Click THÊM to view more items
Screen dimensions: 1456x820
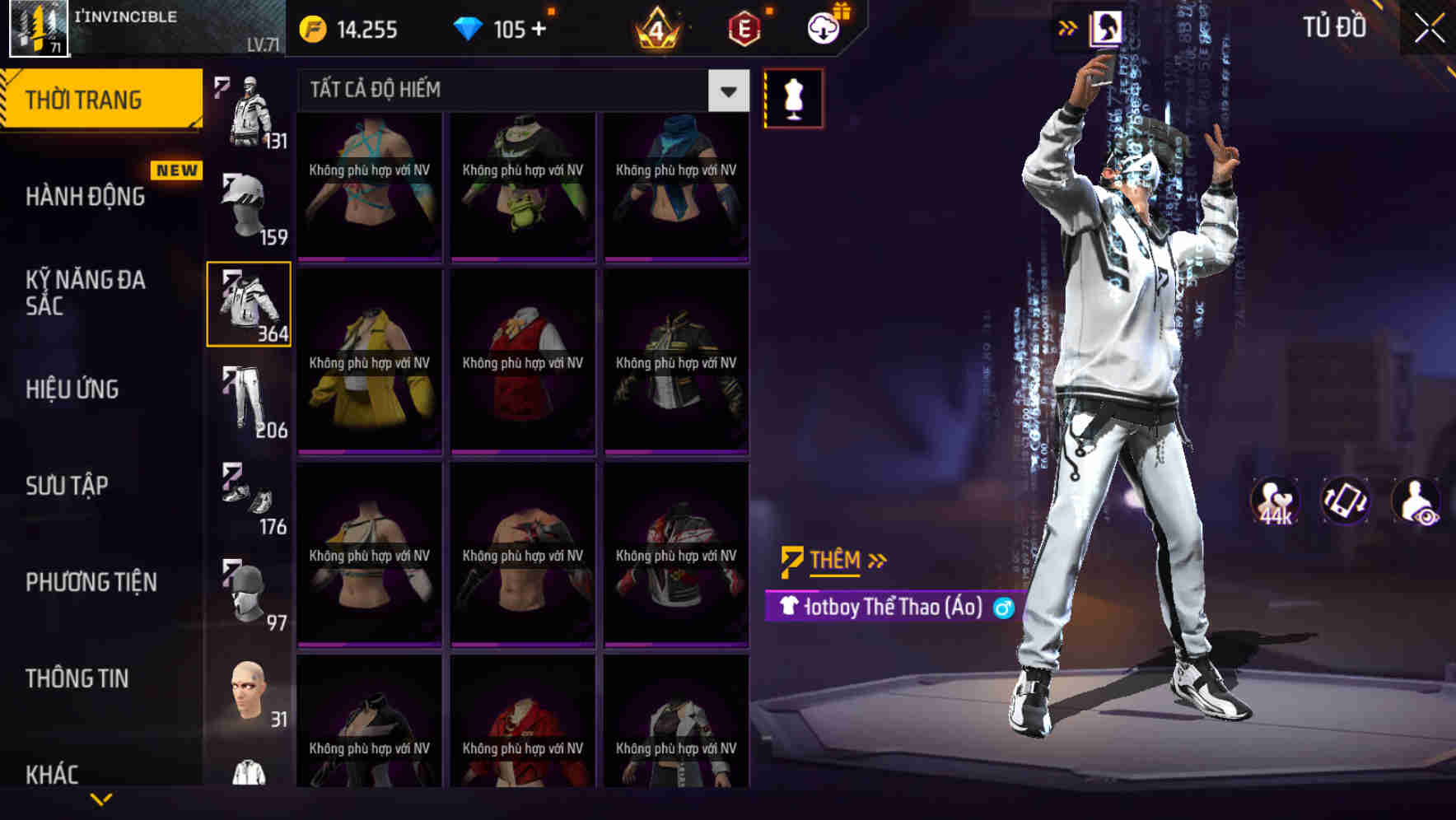(835, 561)
